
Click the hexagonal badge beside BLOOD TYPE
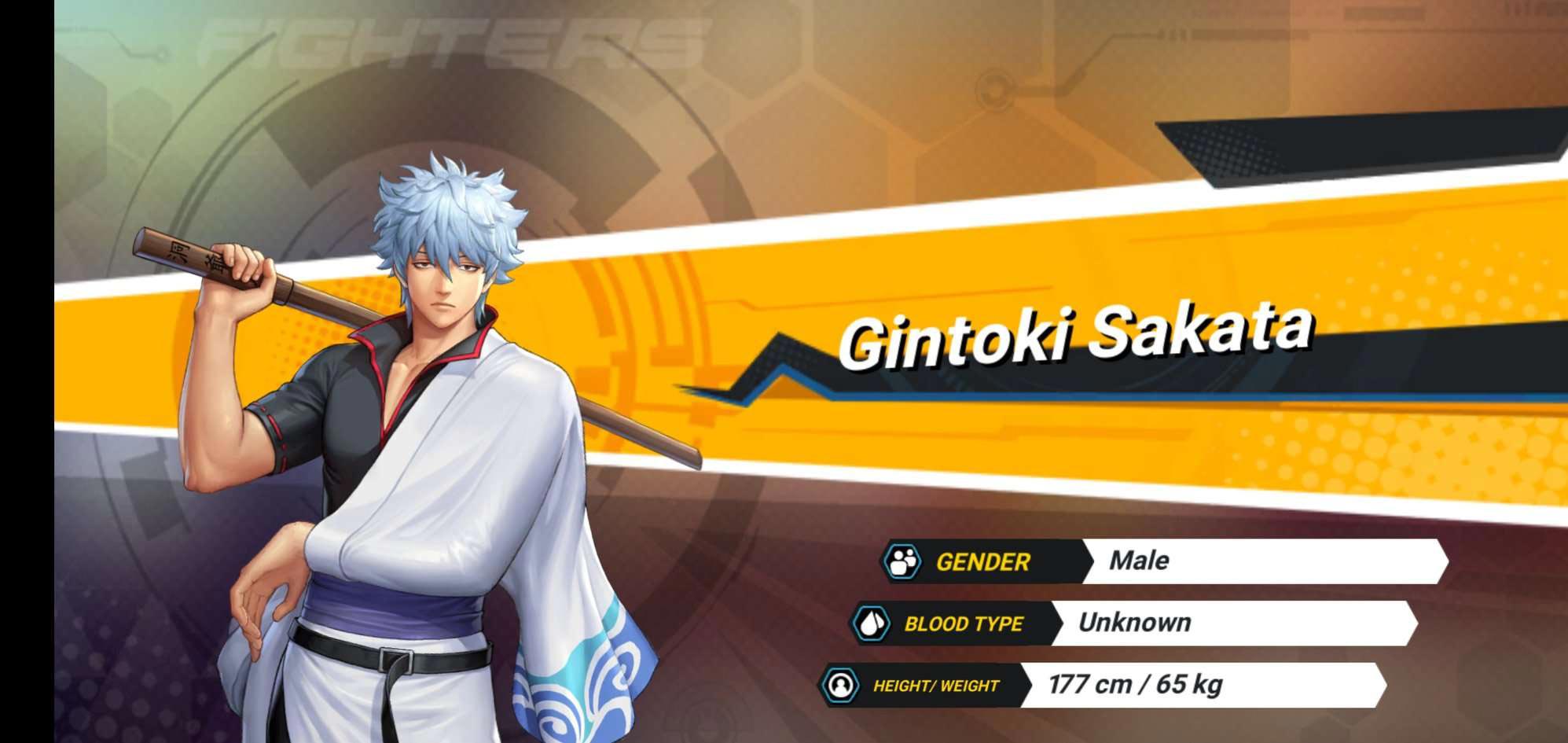coord(872,623)
